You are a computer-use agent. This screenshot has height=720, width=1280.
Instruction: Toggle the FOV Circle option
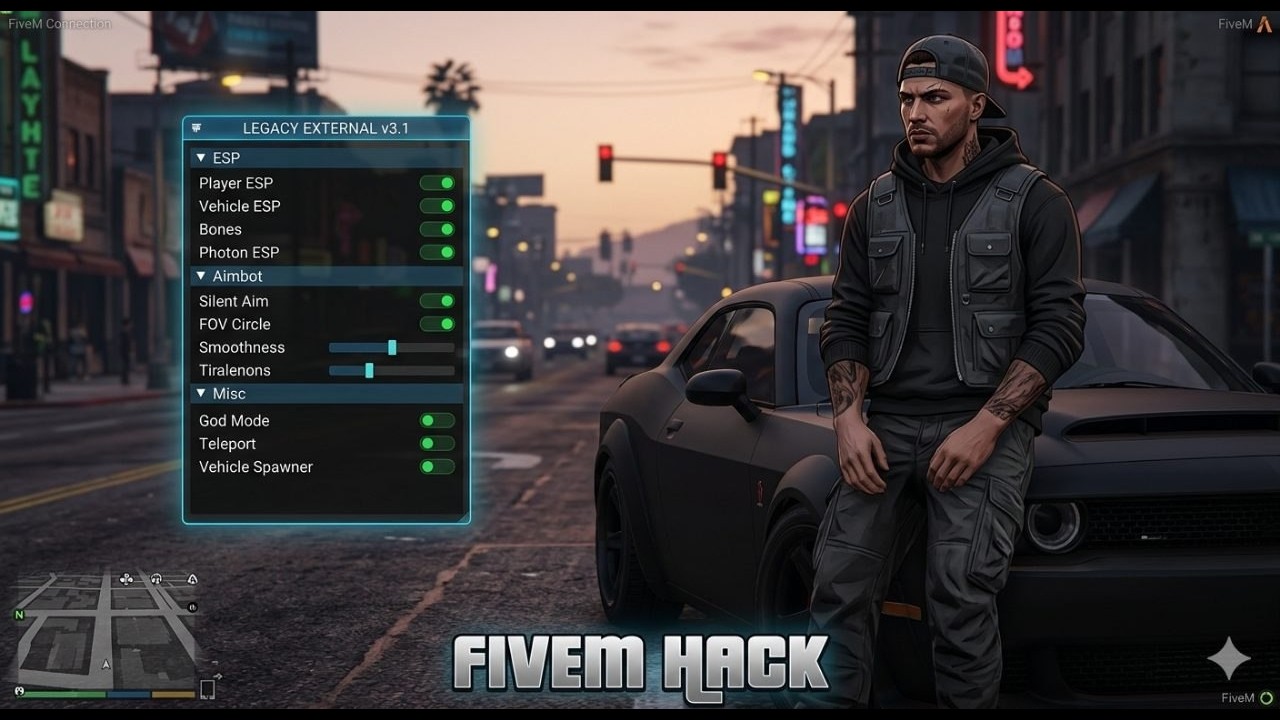point(437,324)
